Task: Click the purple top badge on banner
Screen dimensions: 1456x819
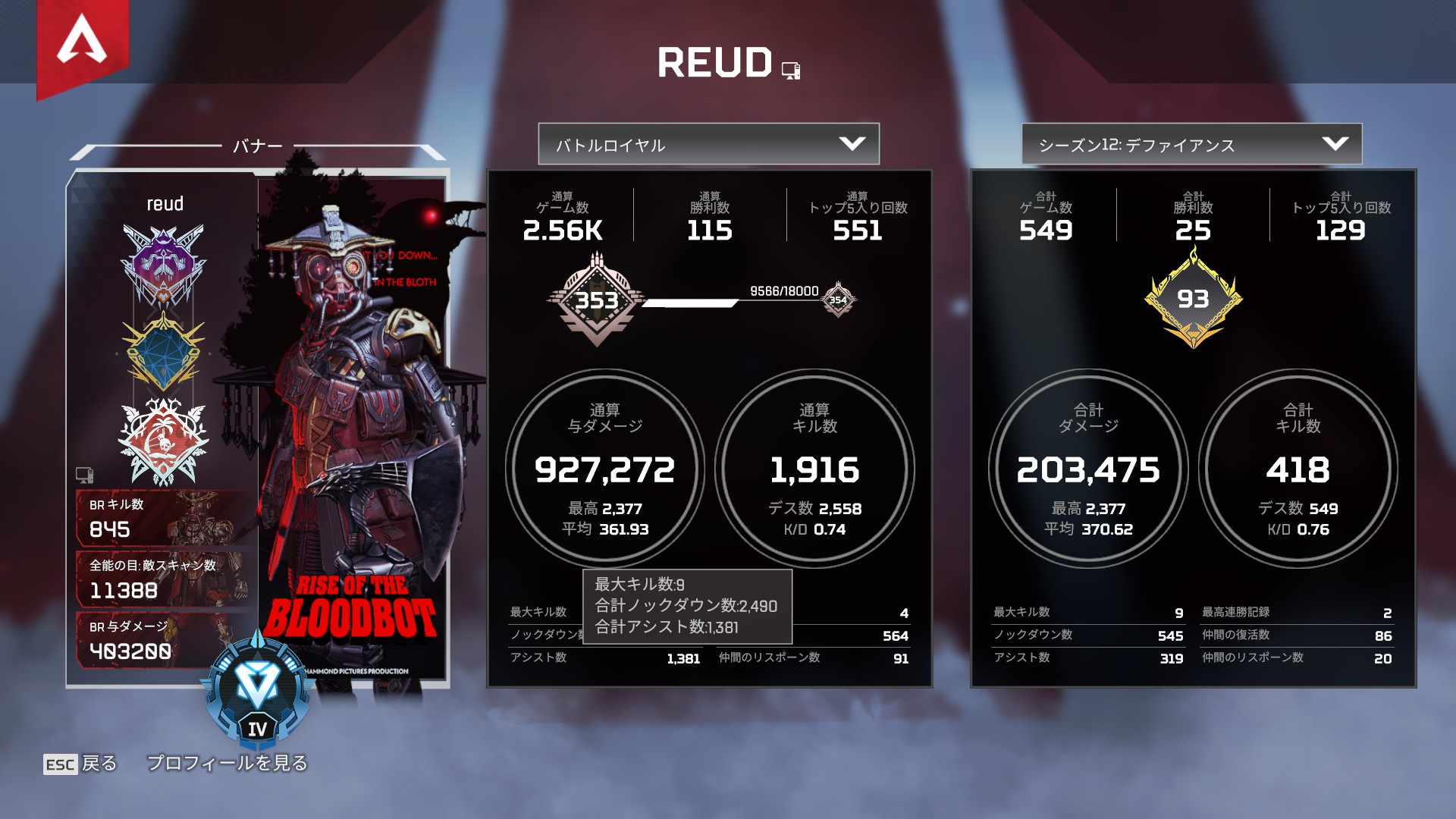Action: click(x=163, y=264)
